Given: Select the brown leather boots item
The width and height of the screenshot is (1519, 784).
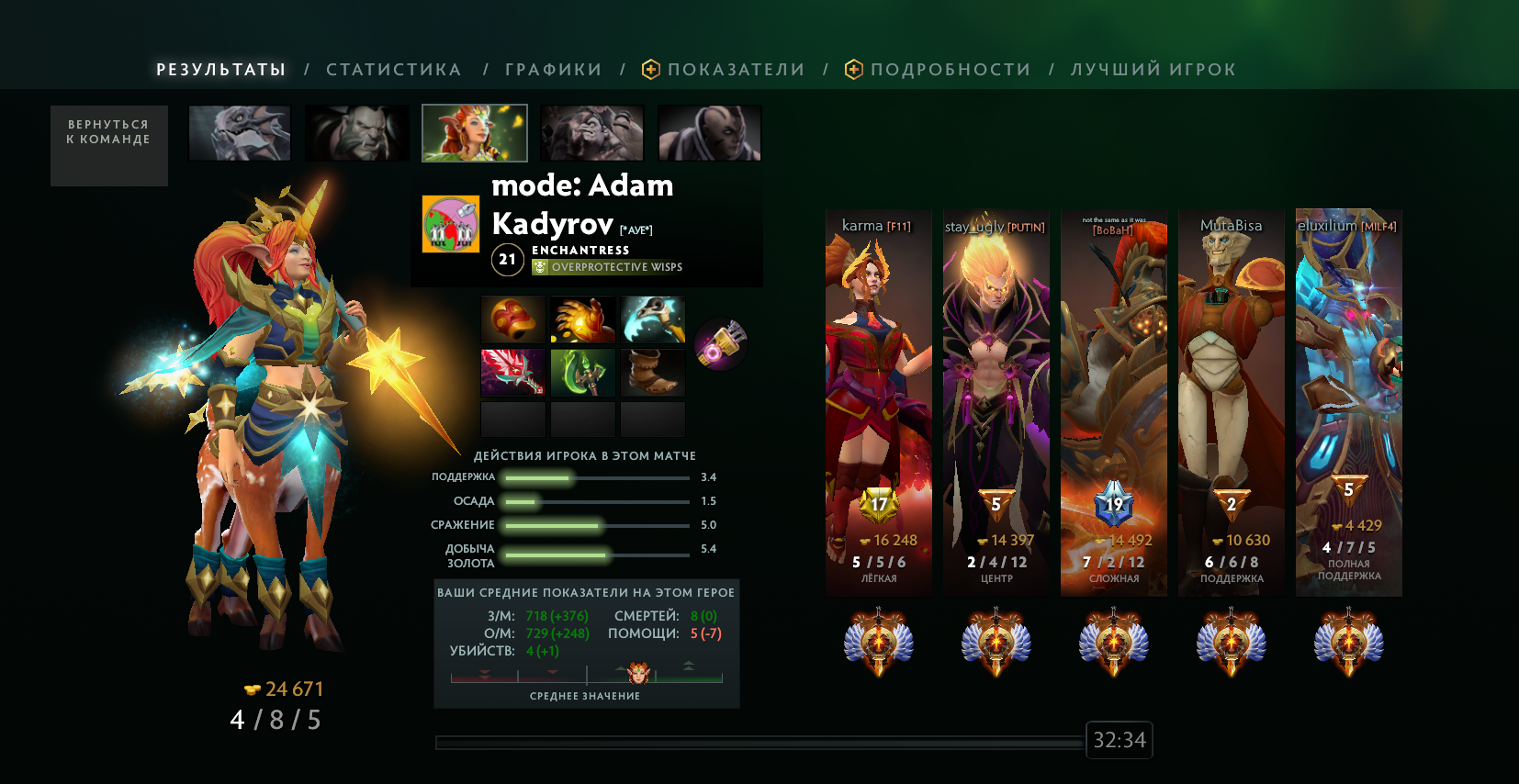Looking at the screenshot, I should click(653, 373).
